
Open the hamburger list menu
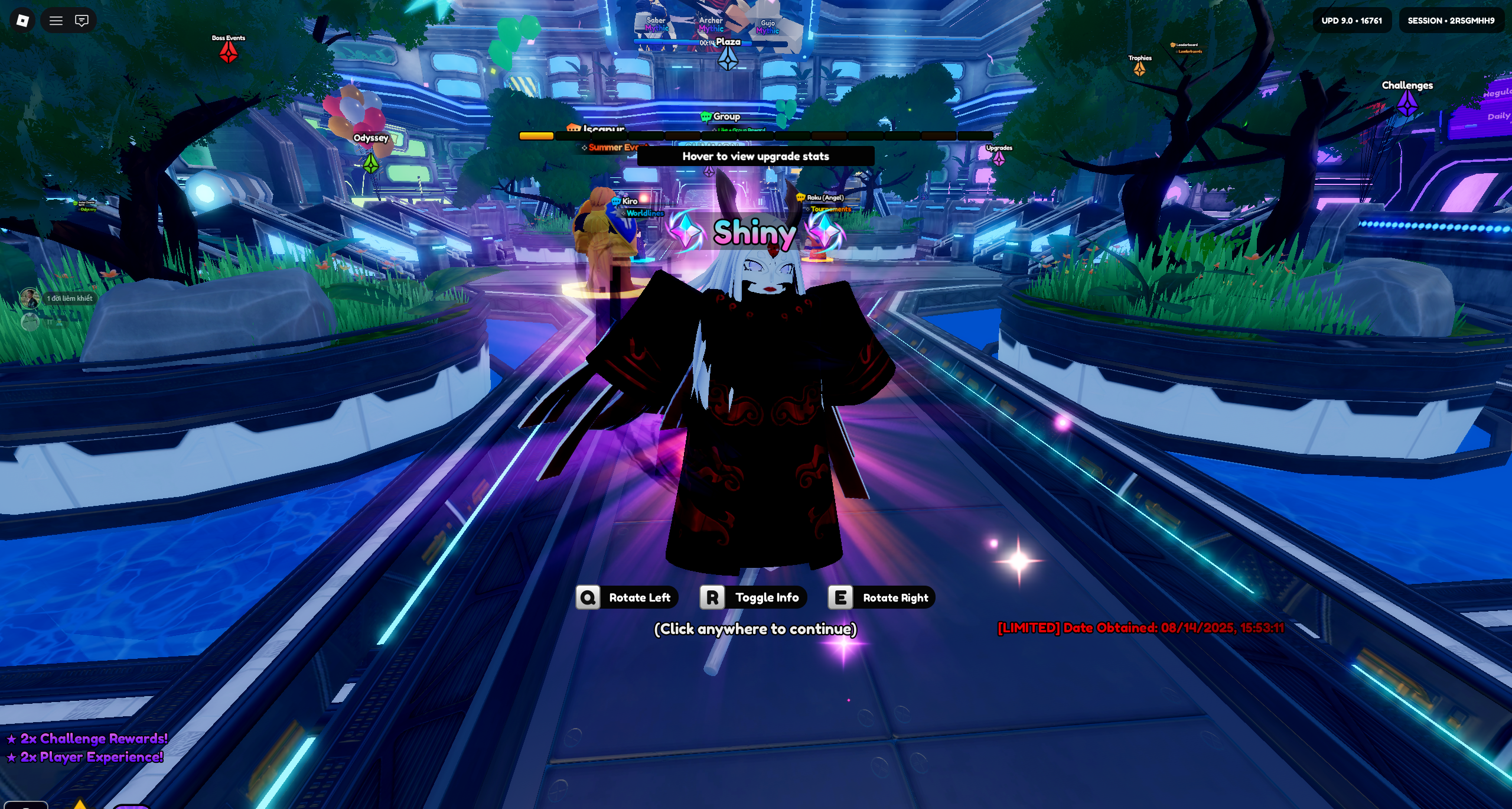[x=56, y=21]
